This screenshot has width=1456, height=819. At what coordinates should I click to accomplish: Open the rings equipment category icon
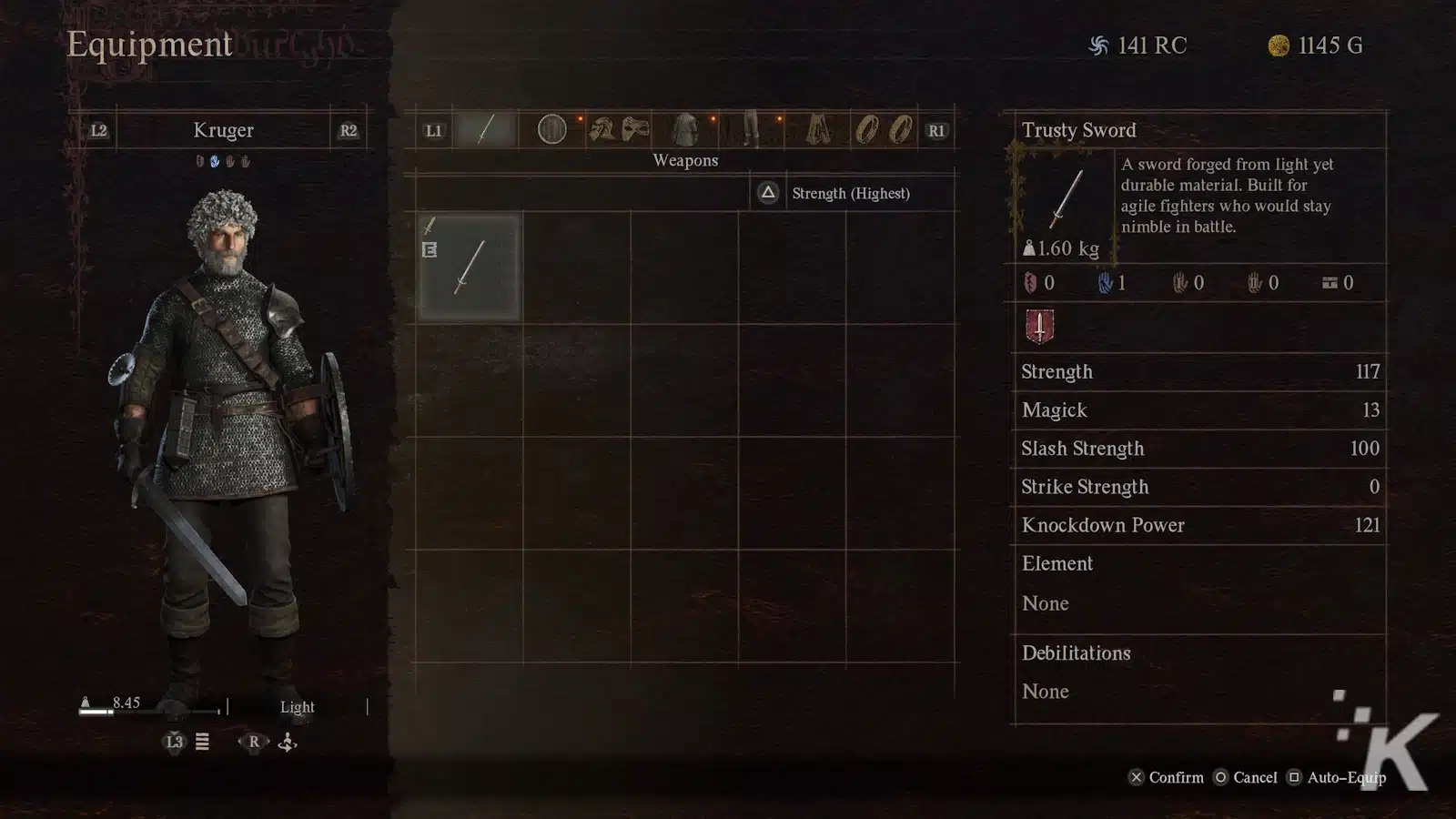pyautogui.click(x=878, y=130)
